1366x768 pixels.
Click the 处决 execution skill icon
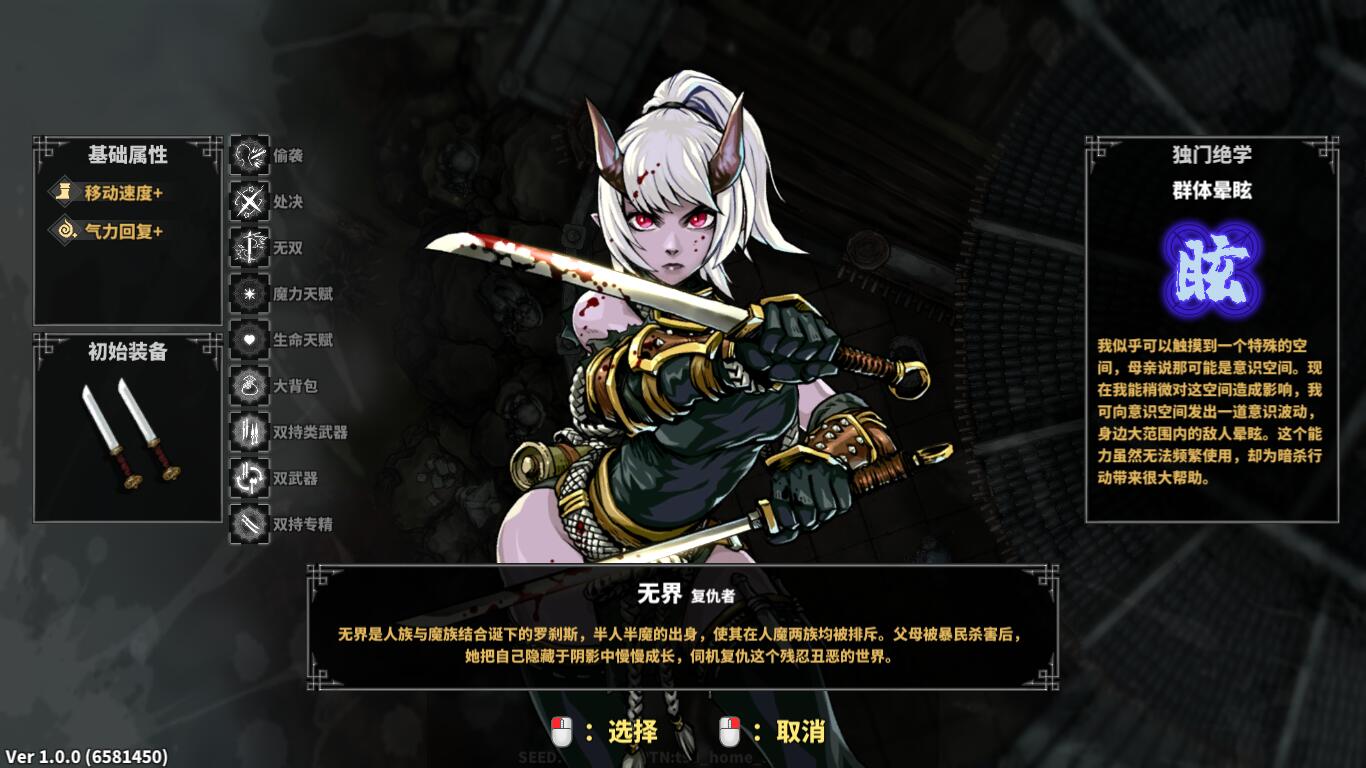[x=249, y=202]
